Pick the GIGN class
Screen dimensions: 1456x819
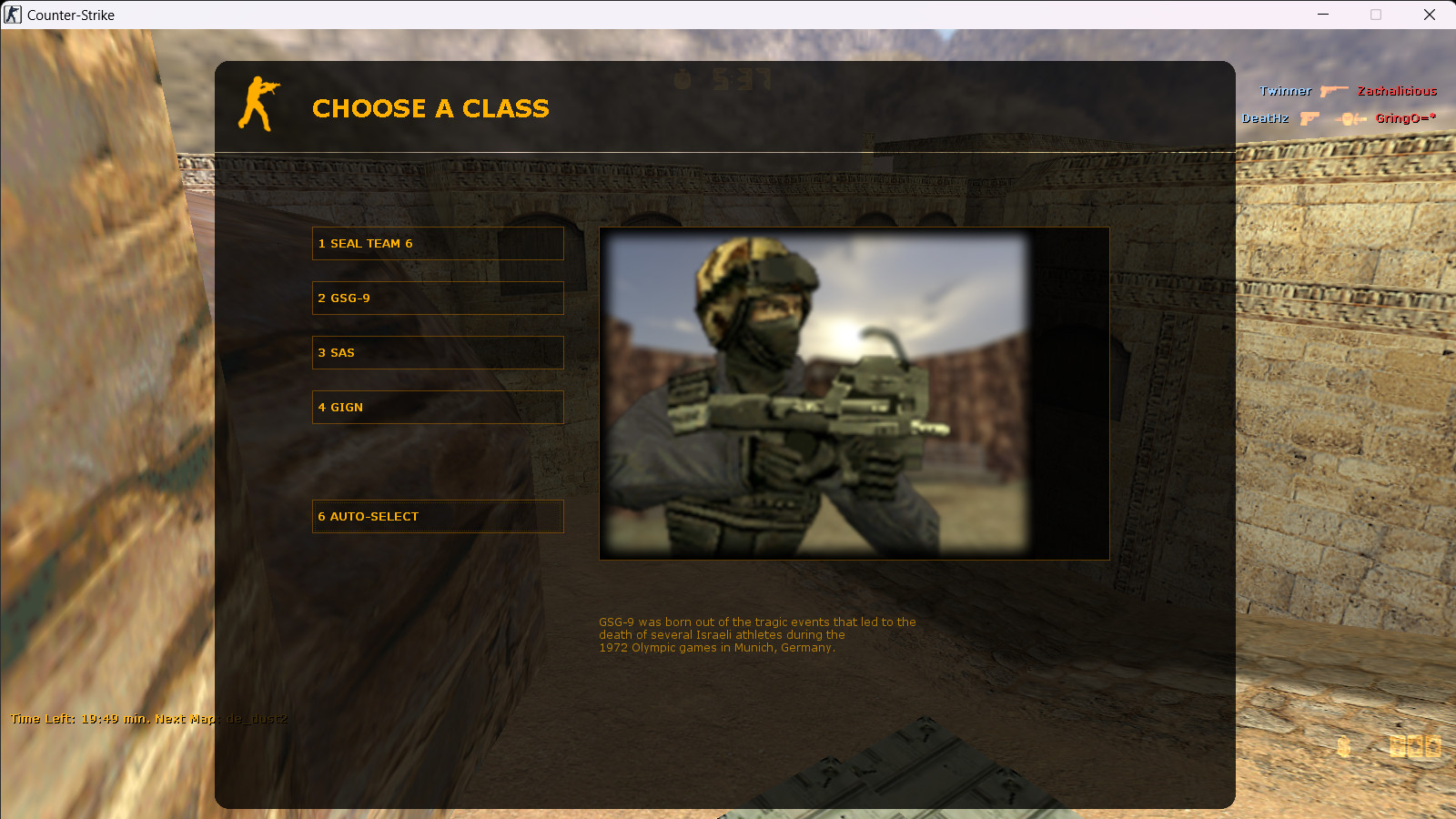point(438,407)
